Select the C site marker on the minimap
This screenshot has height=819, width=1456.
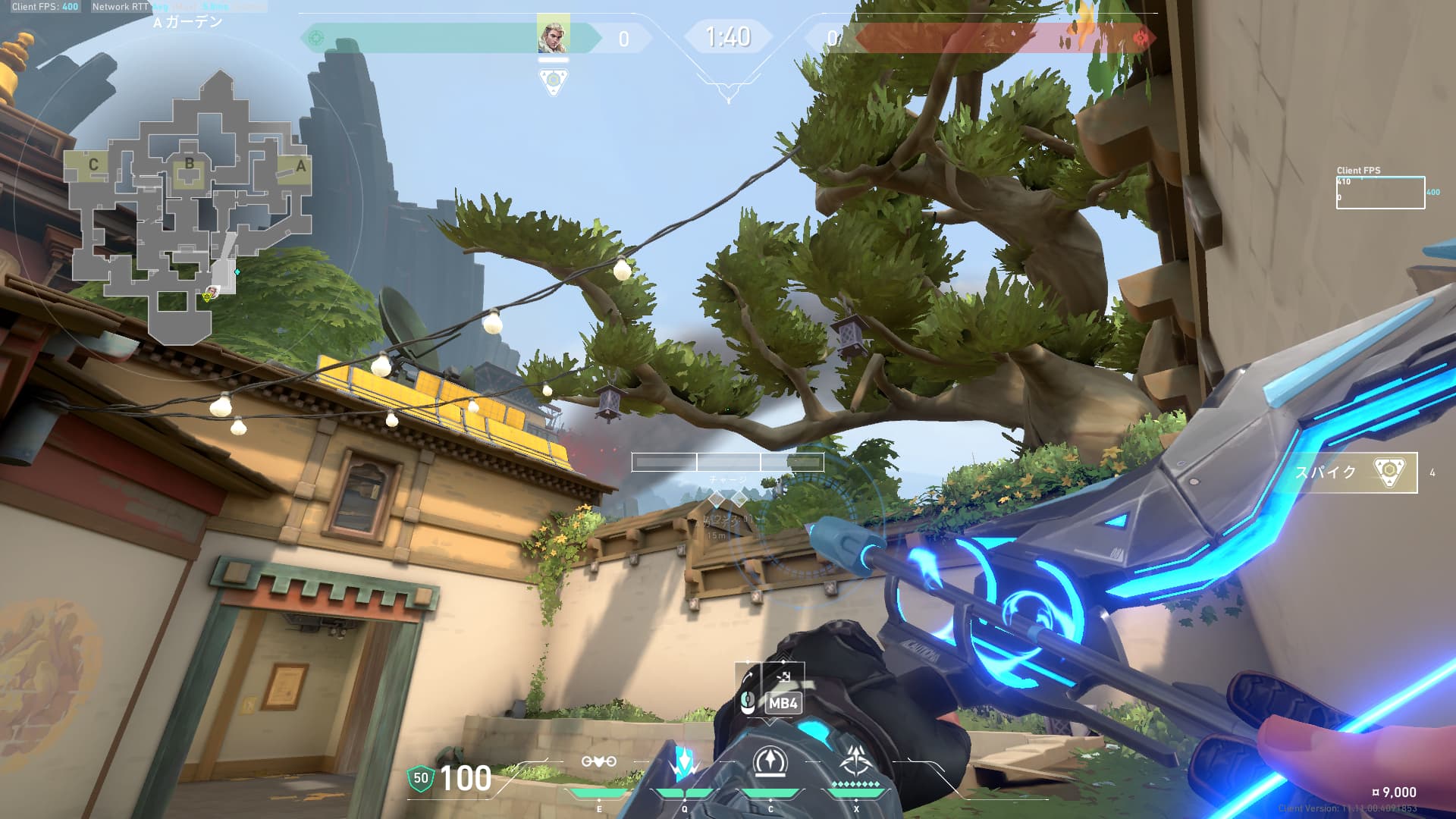[x=93, y=165]
